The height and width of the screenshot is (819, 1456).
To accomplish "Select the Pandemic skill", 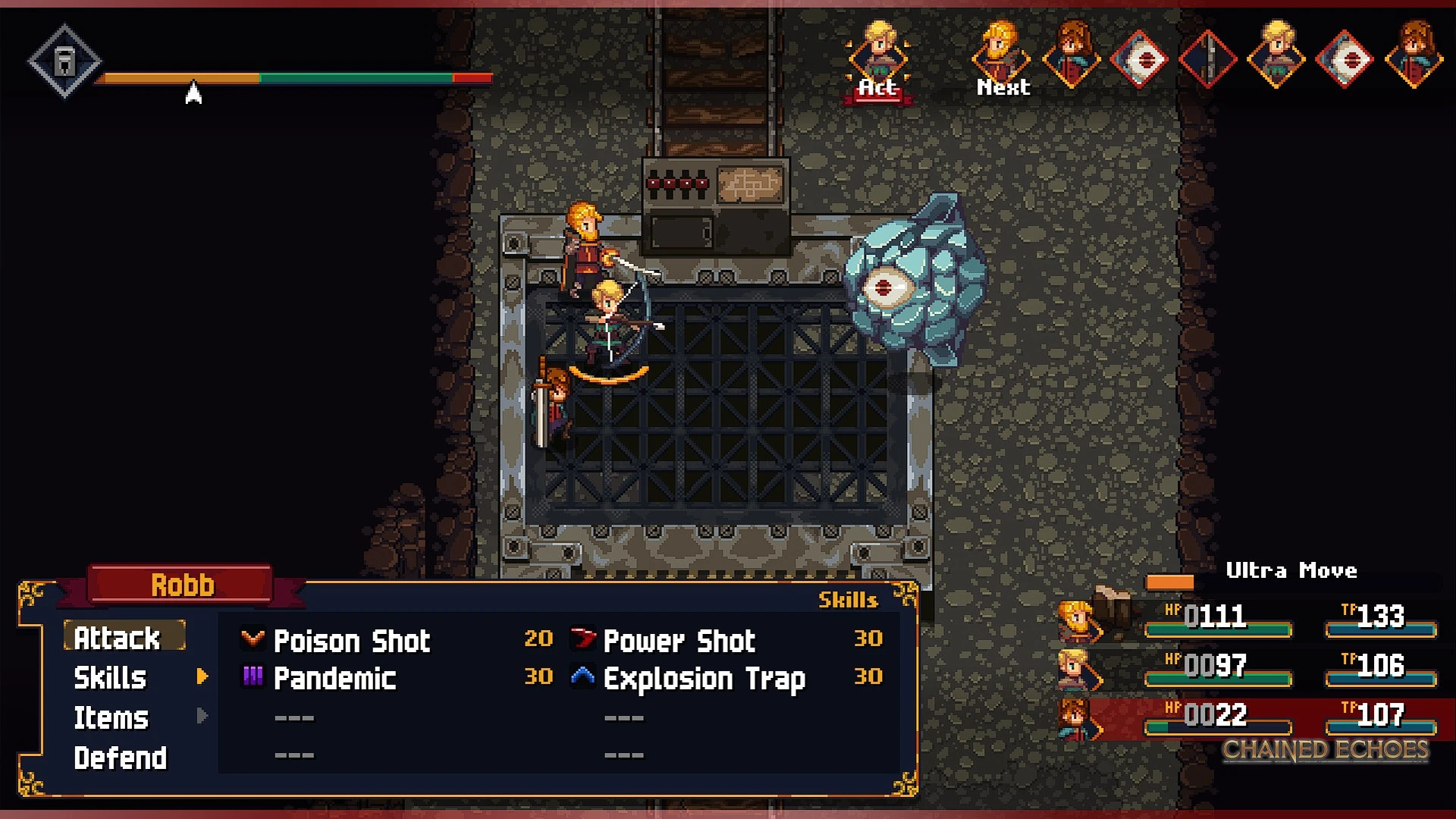I will (334, 678).
